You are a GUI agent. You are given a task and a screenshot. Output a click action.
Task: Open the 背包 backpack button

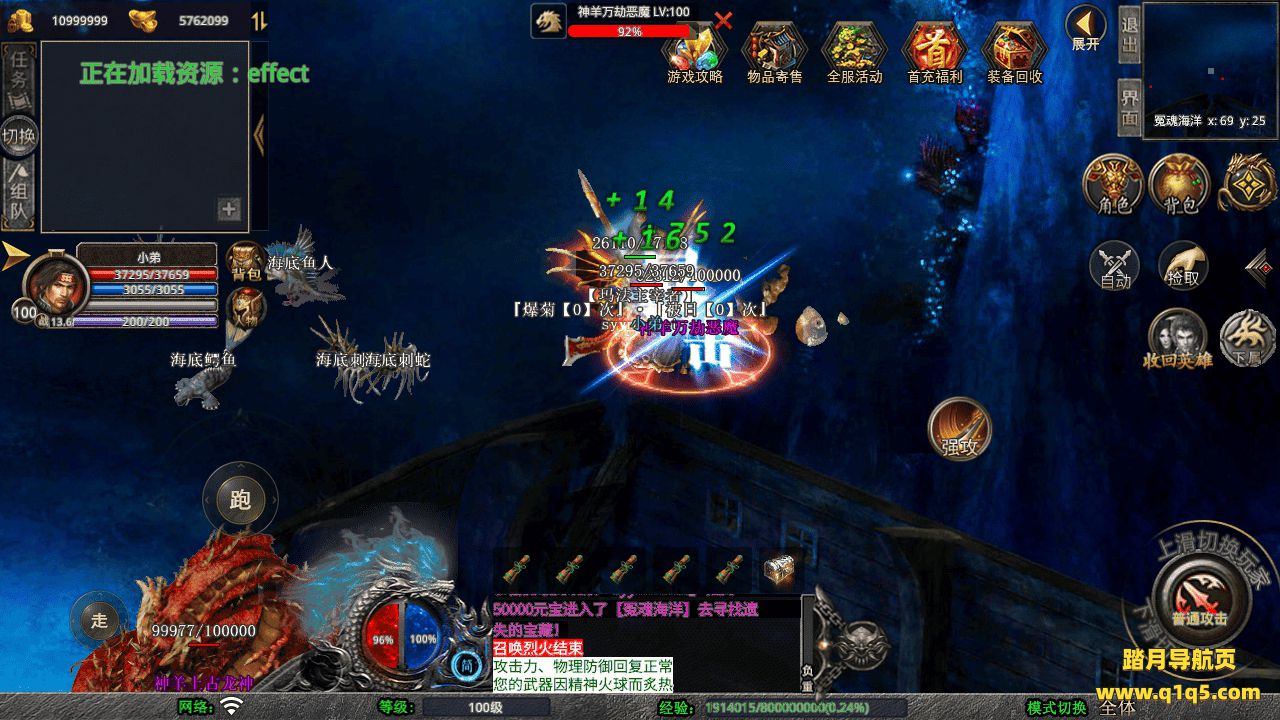click(1180, 185)
